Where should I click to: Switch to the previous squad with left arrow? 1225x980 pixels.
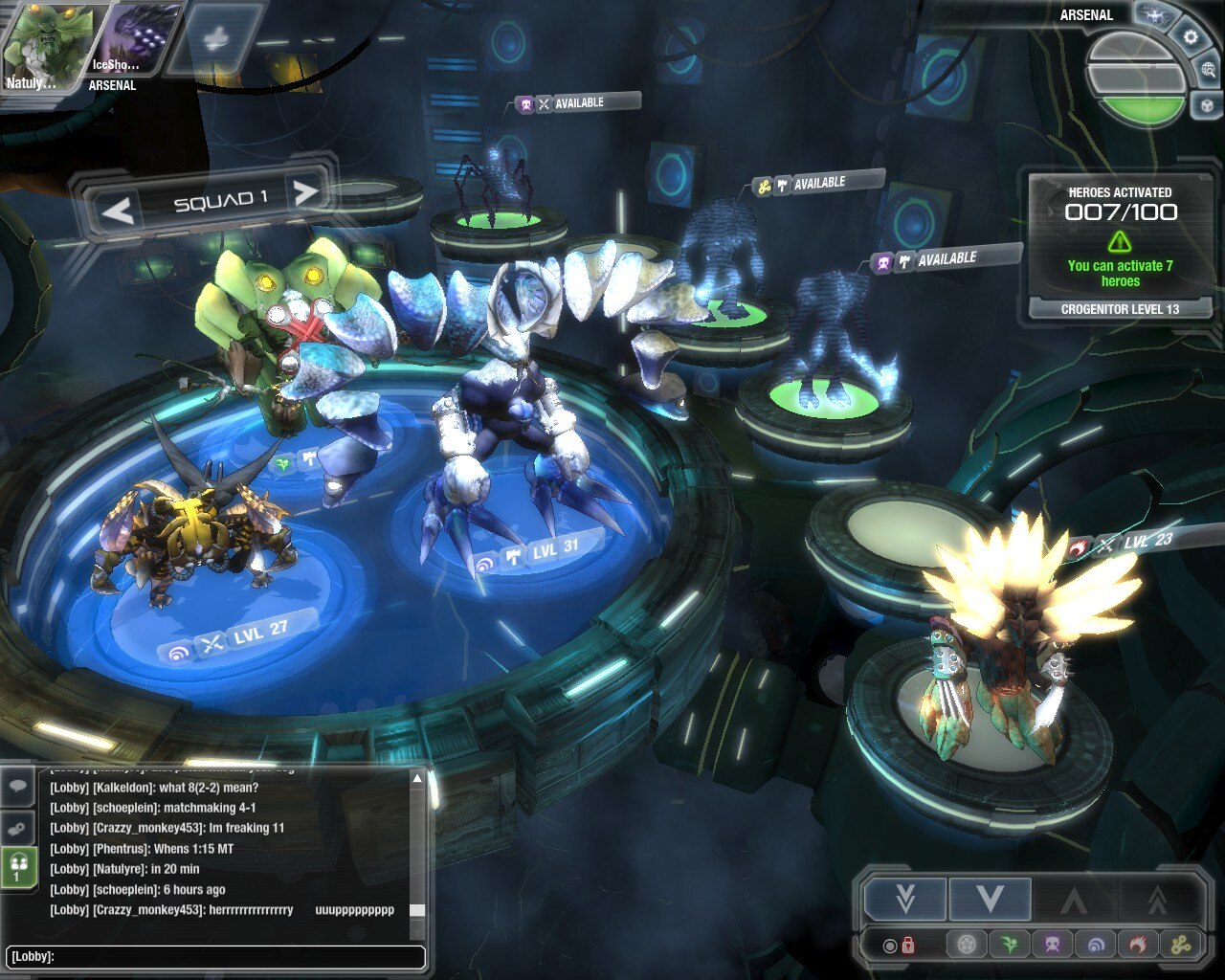click(x=119, y=210)
